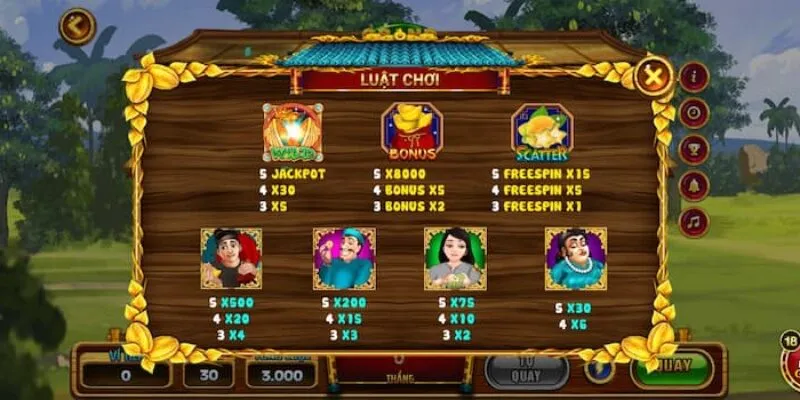Activate the TỰ QUAY auto-spin button
Image resolution: width=800 pixels, height=400 pixels.
point(526,370)
